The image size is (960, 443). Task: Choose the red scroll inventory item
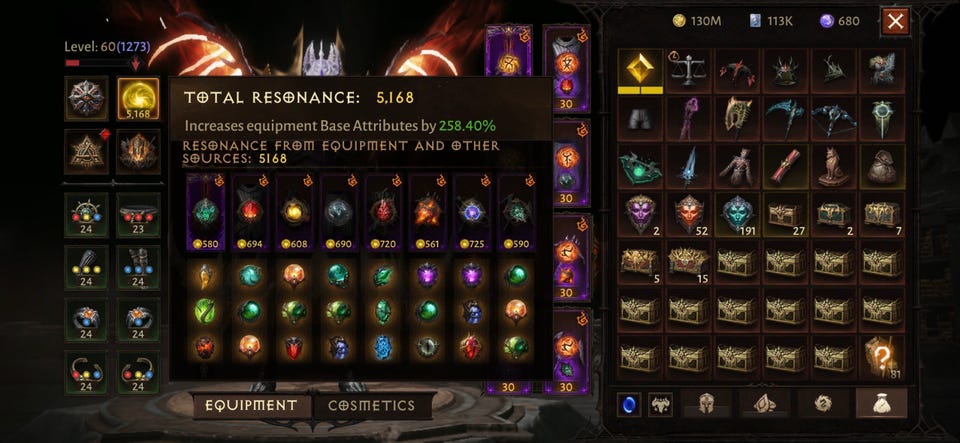(x=785, y=166)
